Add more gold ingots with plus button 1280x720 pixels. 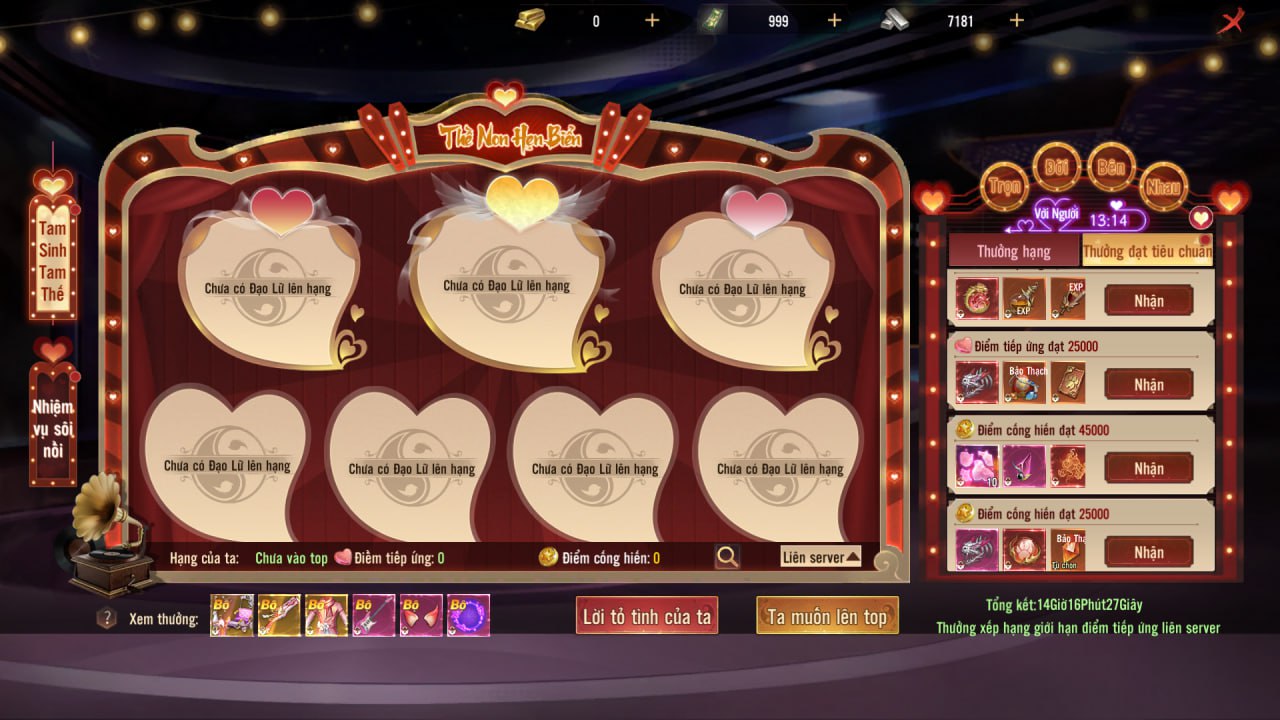coord(652,20)
